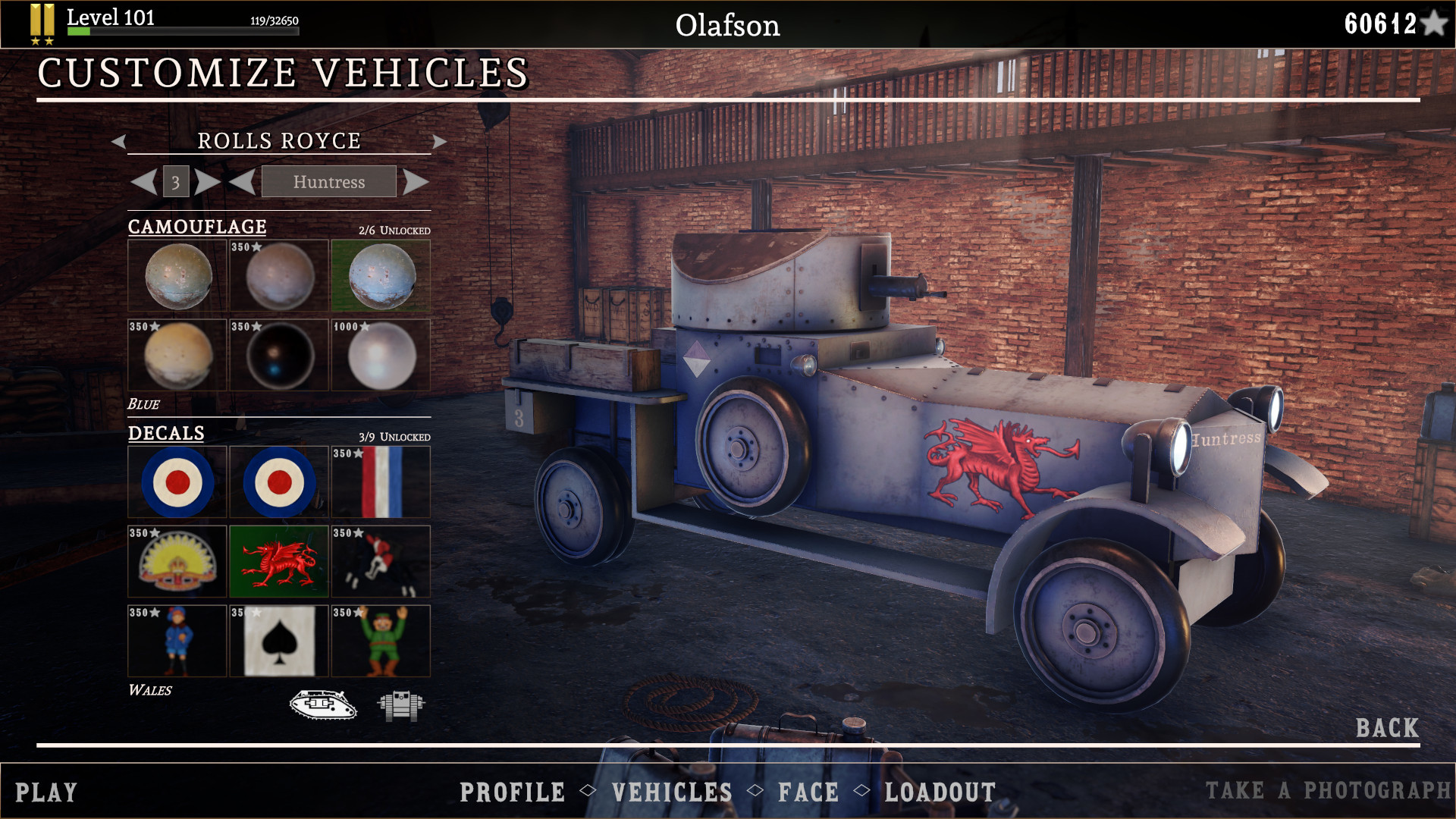This screenshot has height=819, width=1456.
Task: Switch to the FACE customization tab
Action: (808, 792)
